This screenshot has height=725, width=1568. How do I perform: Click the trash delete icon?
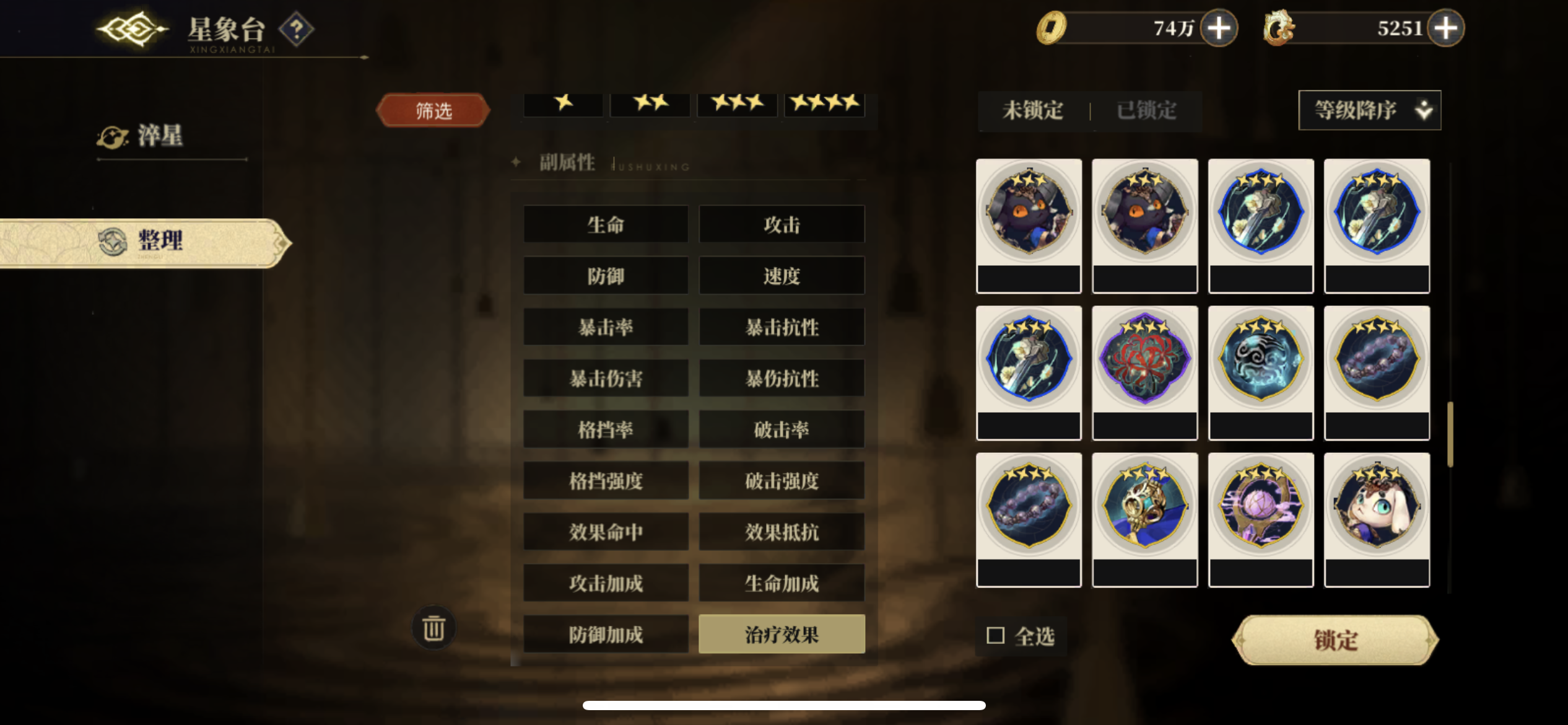(x=434, y=628)
